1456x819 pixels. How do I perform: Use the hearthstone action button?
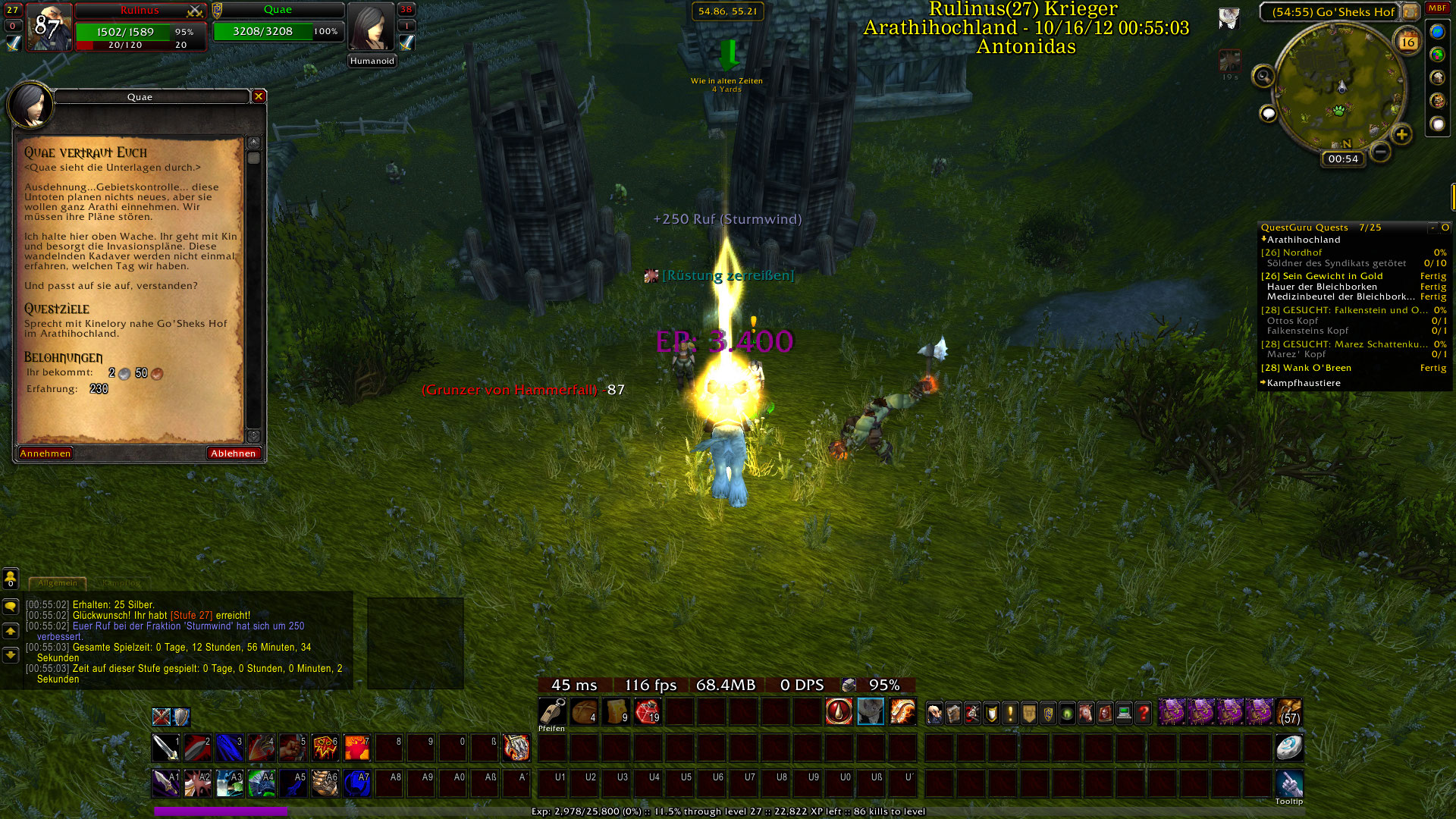[1288, 748]
